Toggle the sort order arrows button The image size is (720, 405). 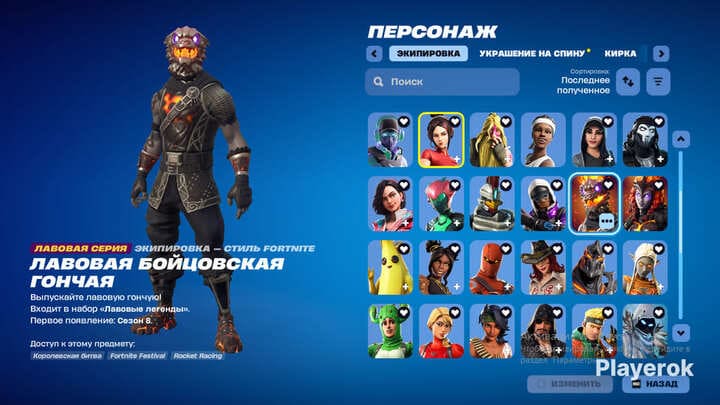coord(629,82)
